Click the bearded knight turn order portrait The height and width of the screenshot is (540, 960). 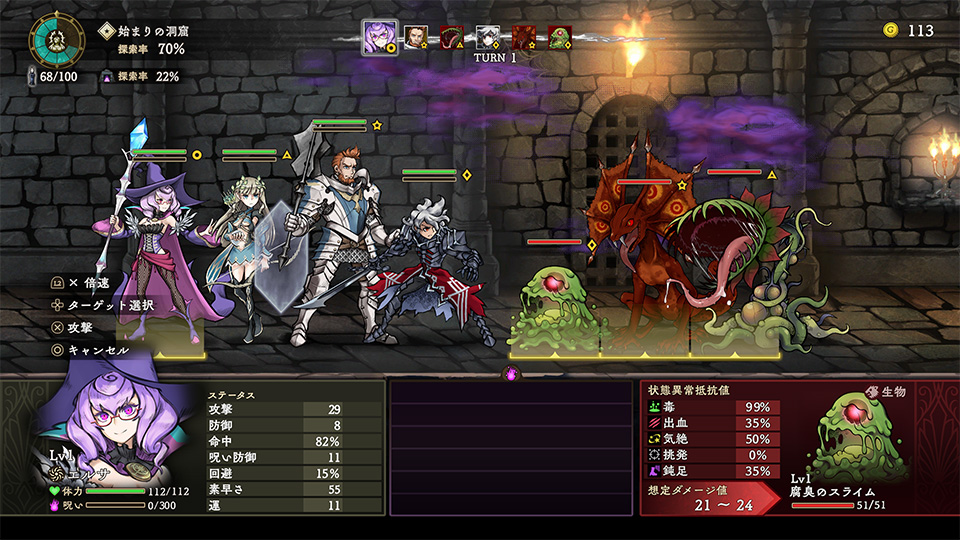pos(416,38)
